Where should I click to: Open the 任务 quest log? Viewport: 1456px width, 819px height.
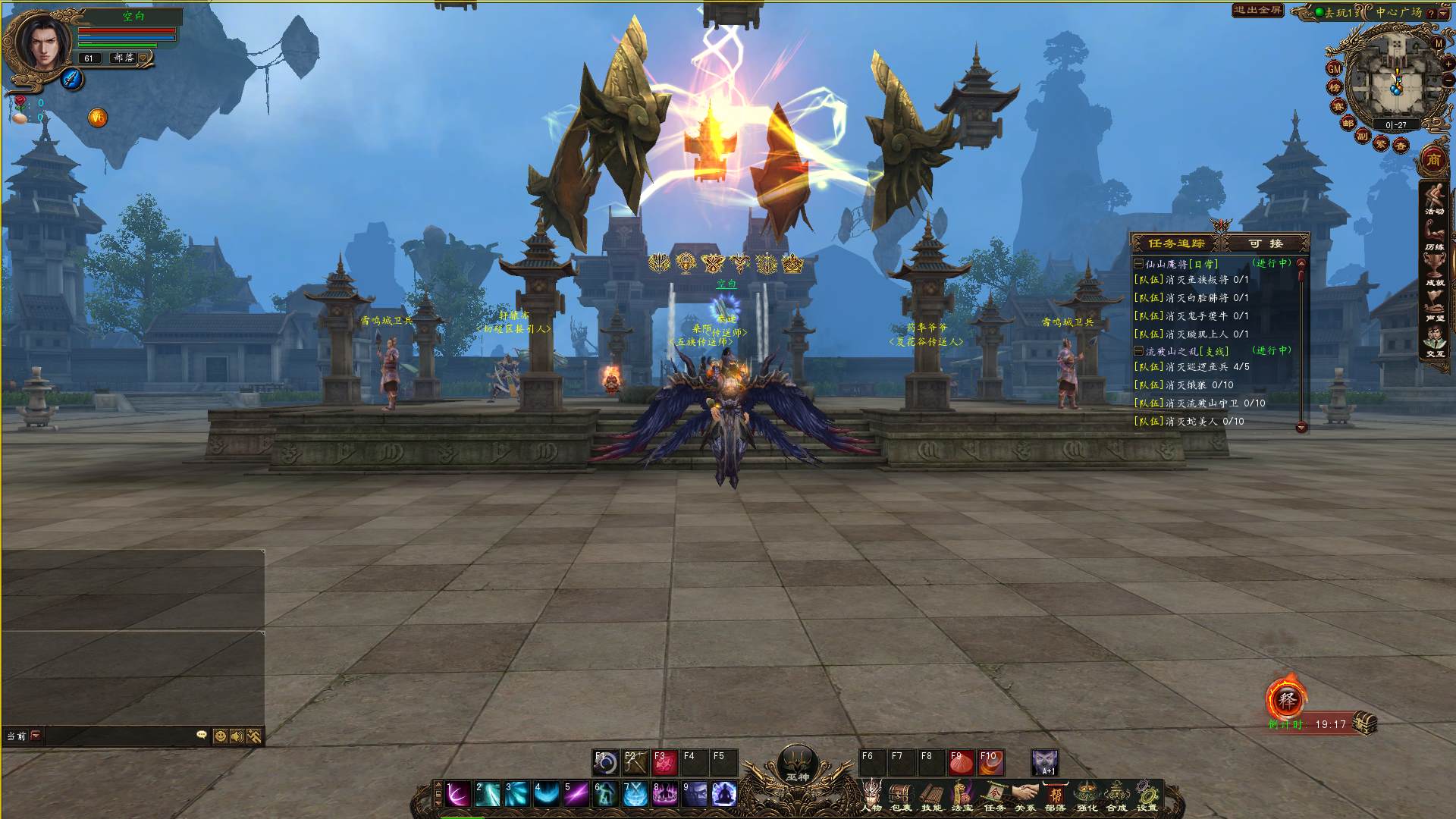(x=994, y=796)
